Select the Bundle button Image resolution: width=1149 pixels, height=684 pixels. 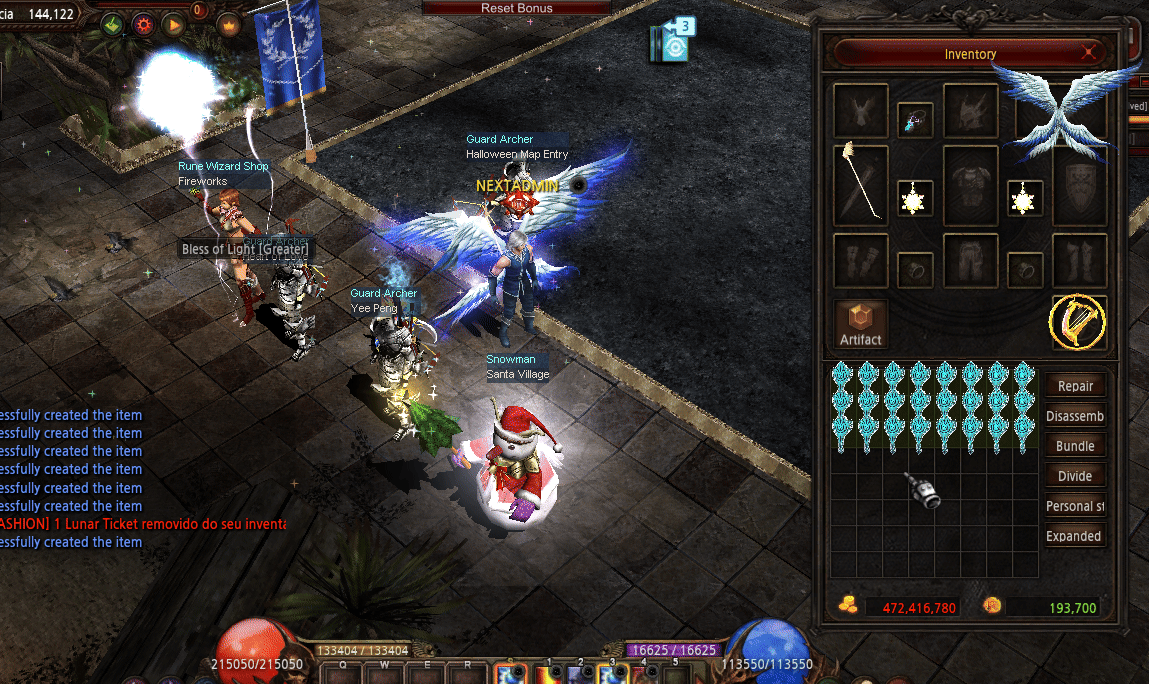(x=1075, y=446)
